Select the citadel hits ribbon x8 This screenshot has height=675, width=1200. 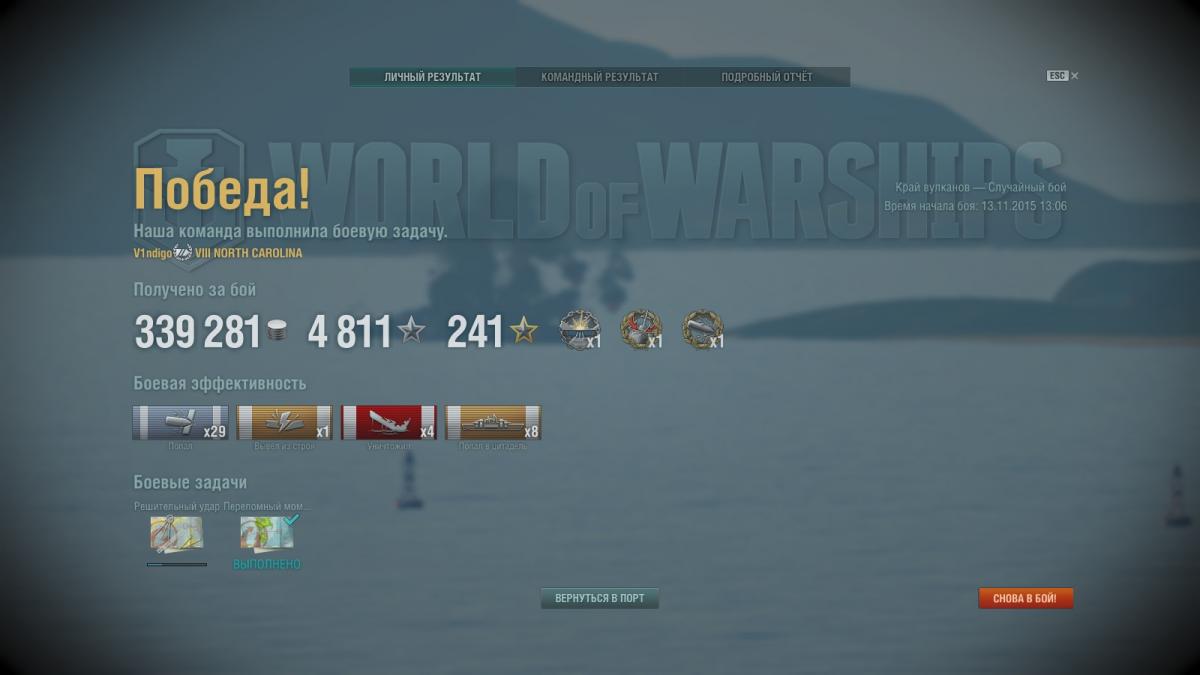492,422
